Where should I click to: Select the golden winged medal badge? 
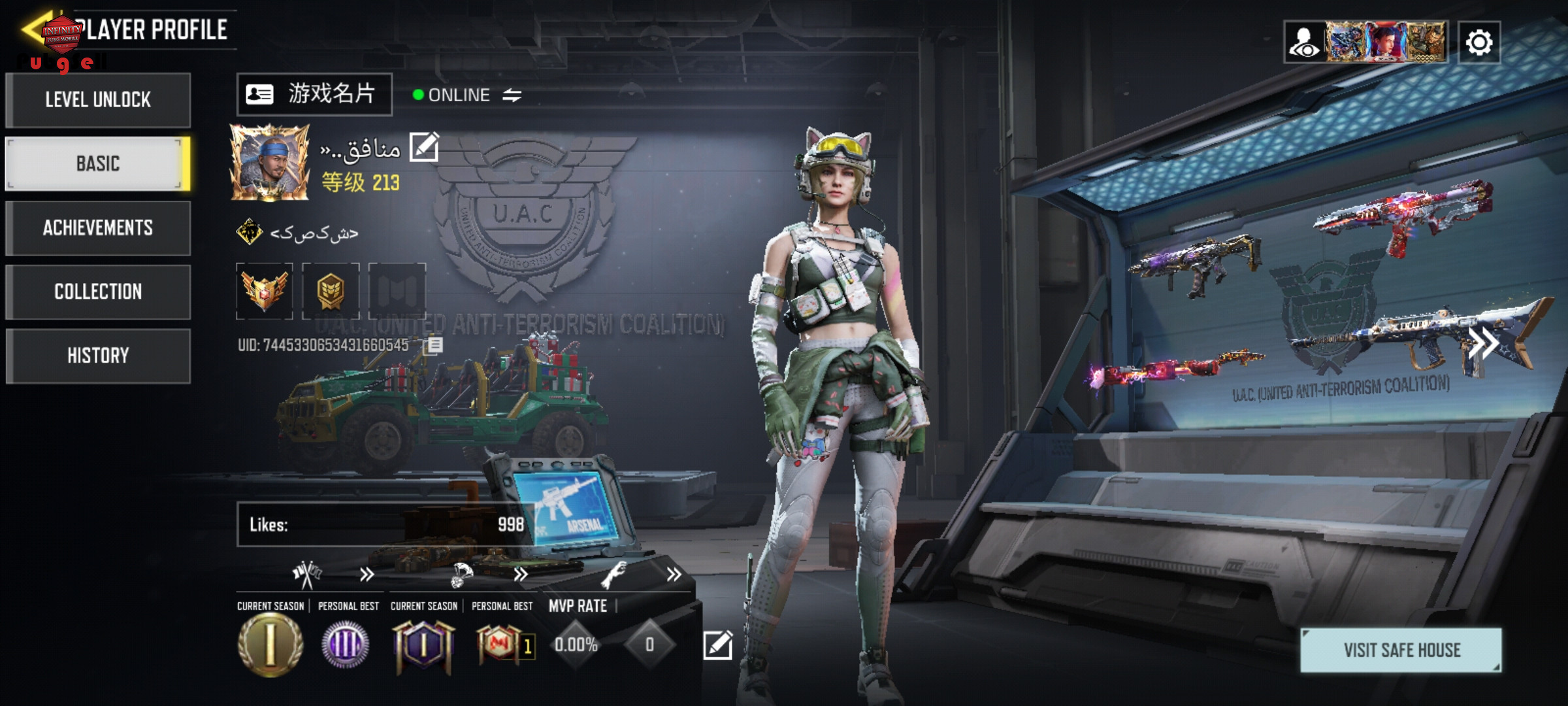tap(265, 291)
